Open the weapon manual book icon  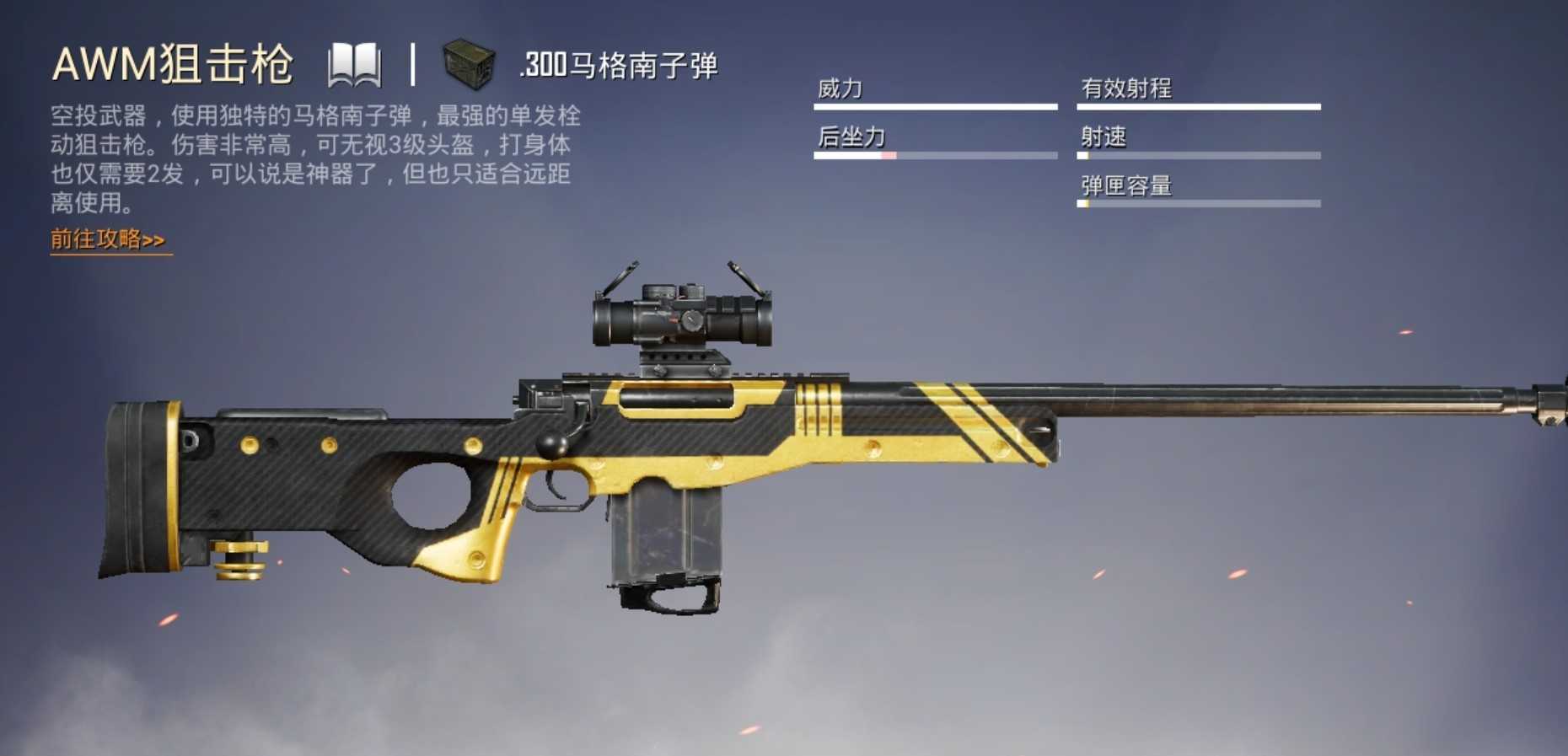(x=355, y=63)
